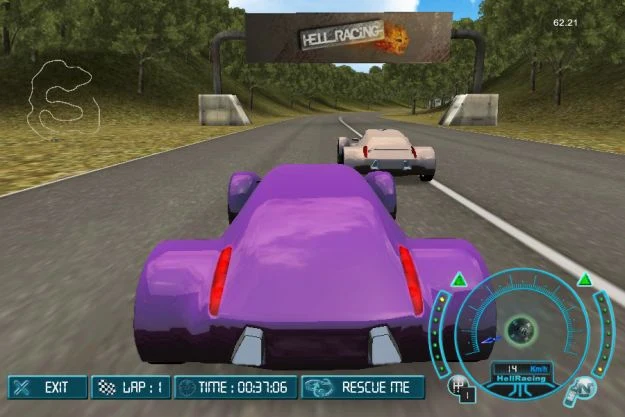This screenshot has height=417, width=625.
Task: Click the RESCUE ME button
Action: (364, 387)
